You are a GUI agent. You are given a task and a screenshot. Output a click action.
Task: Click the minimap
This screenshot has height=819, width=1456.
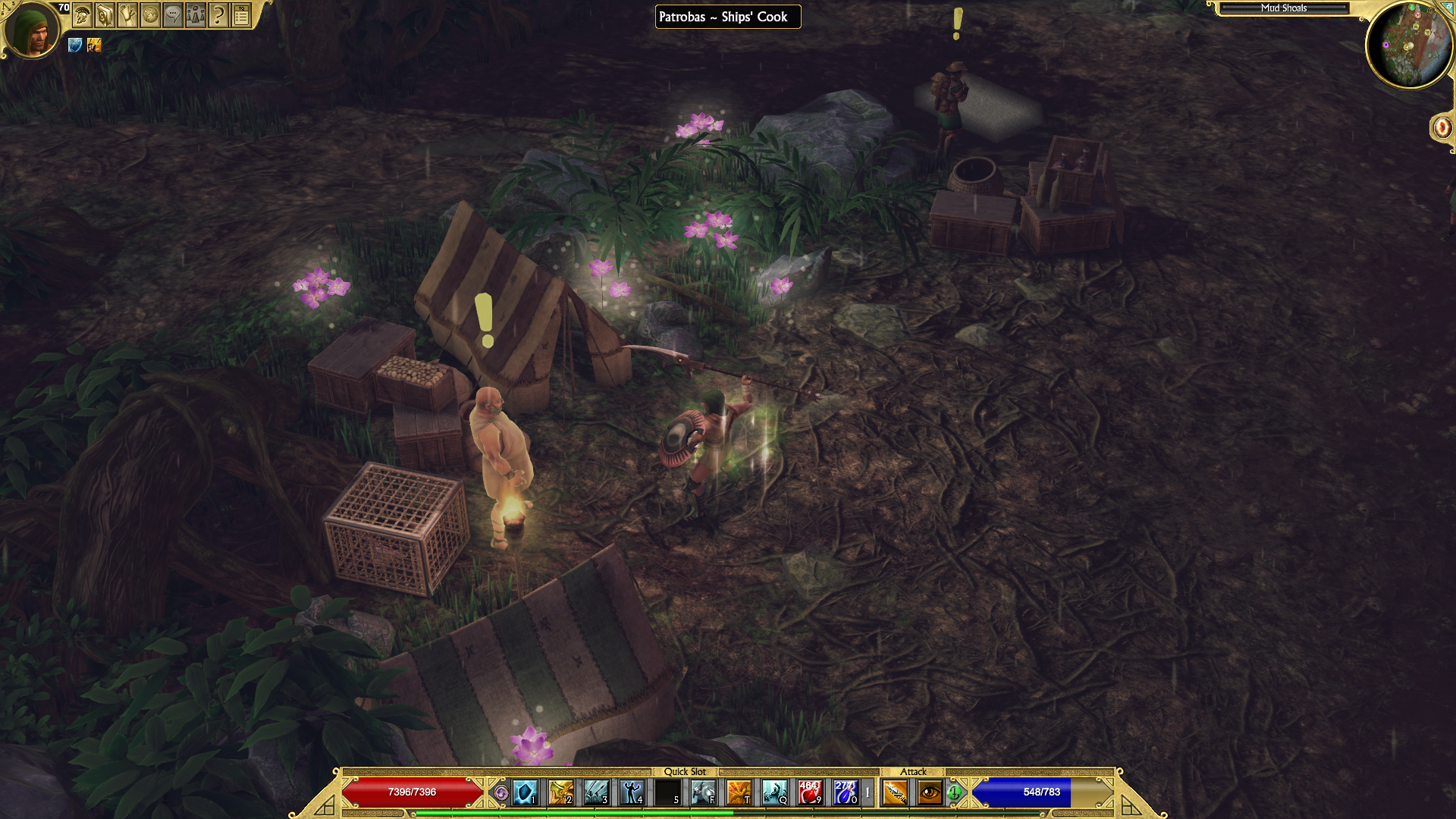1409,45
